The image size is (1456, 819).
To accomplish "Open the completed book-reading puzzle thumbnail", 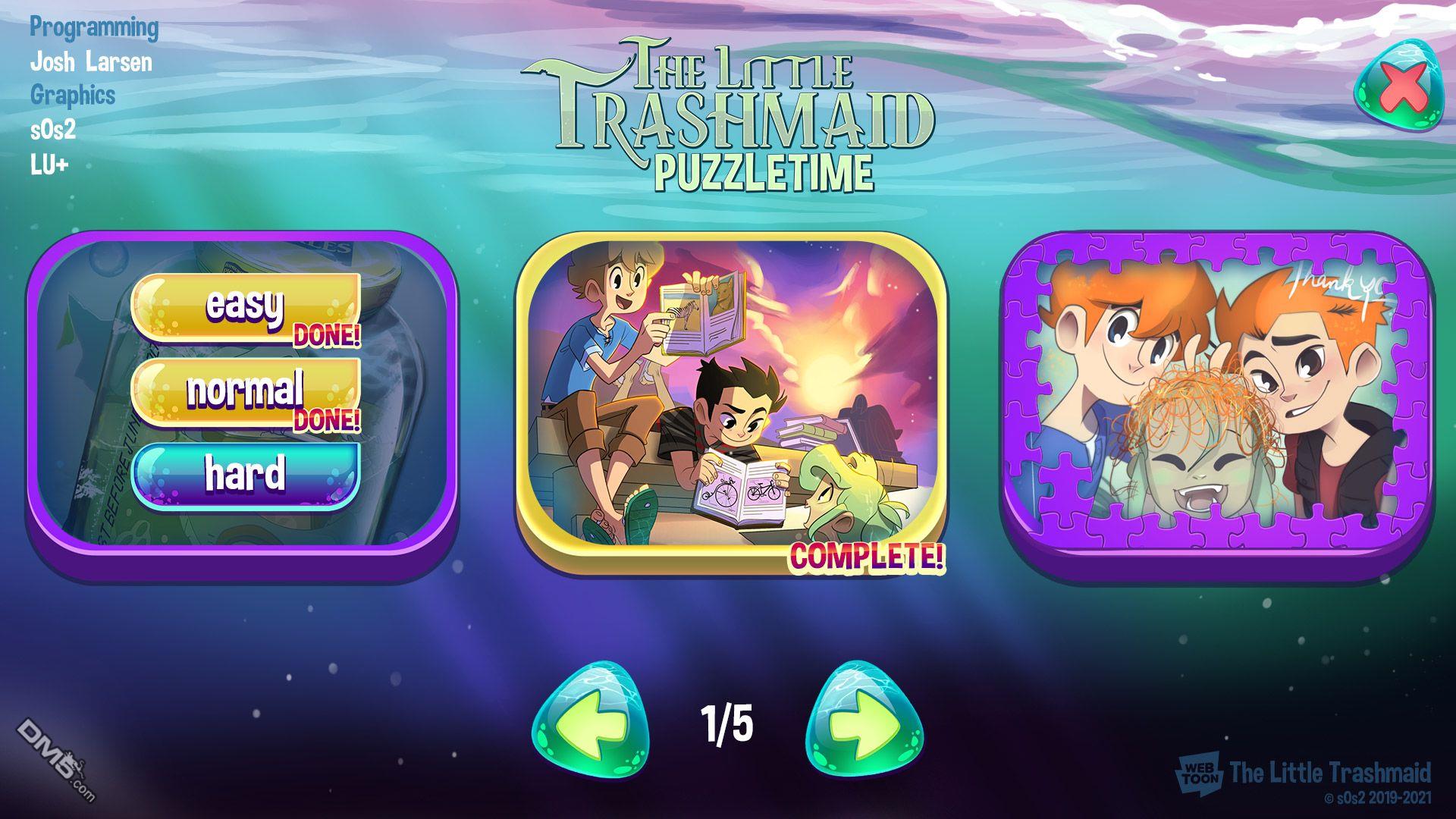I will point(731,394).
